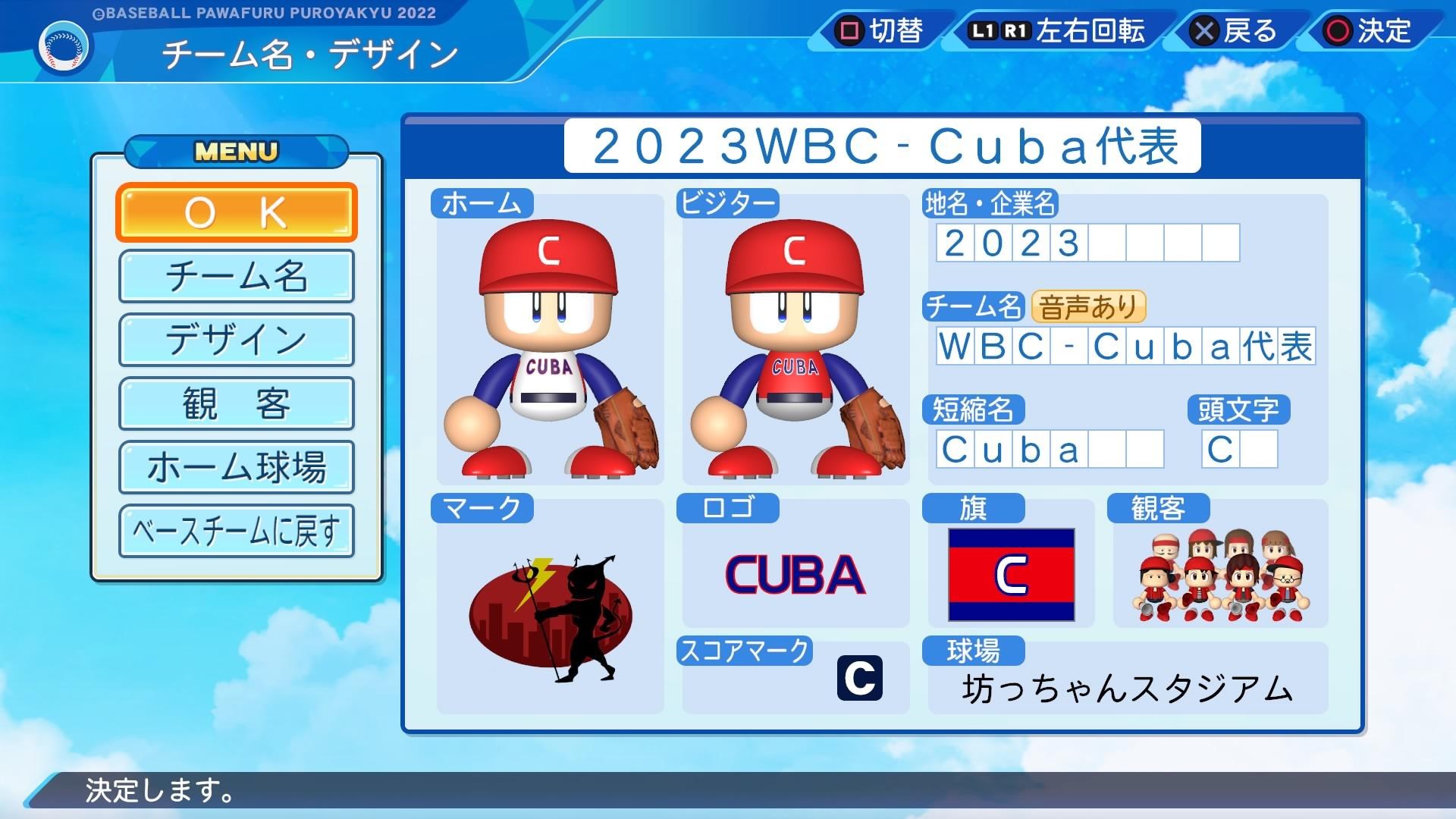Screen dimensions: 1456x819
Task: Select the ホーム球場 home stadium menu item
Action: click(x=236, y=467)
